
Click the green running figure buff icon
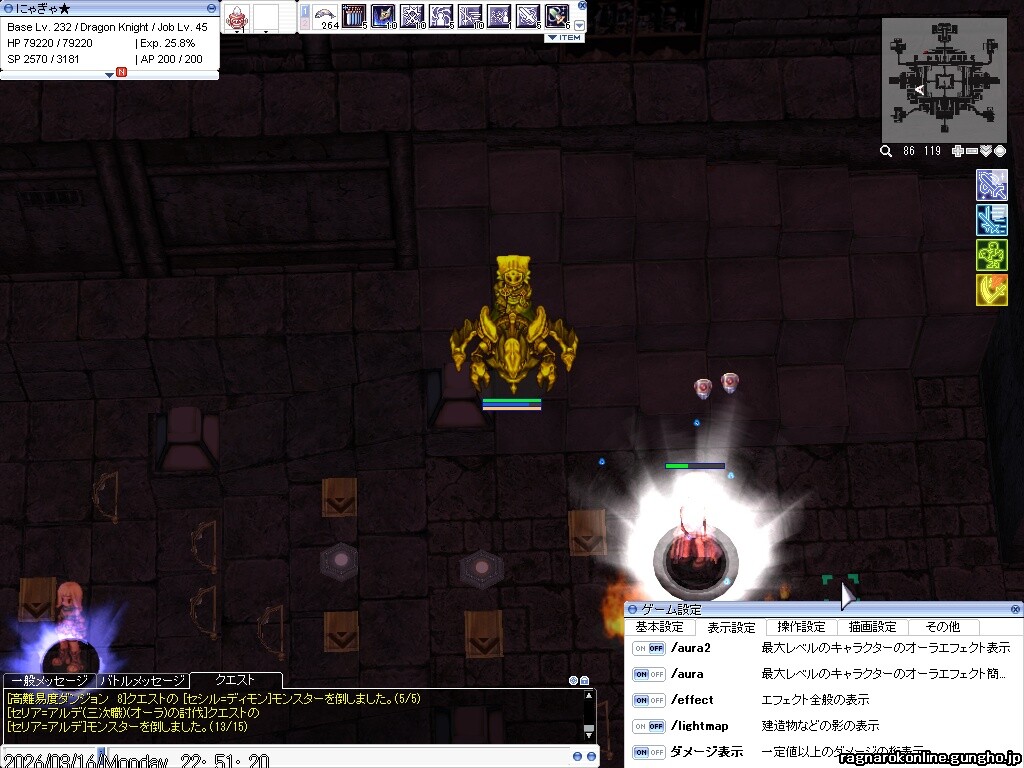pos(991,255)
